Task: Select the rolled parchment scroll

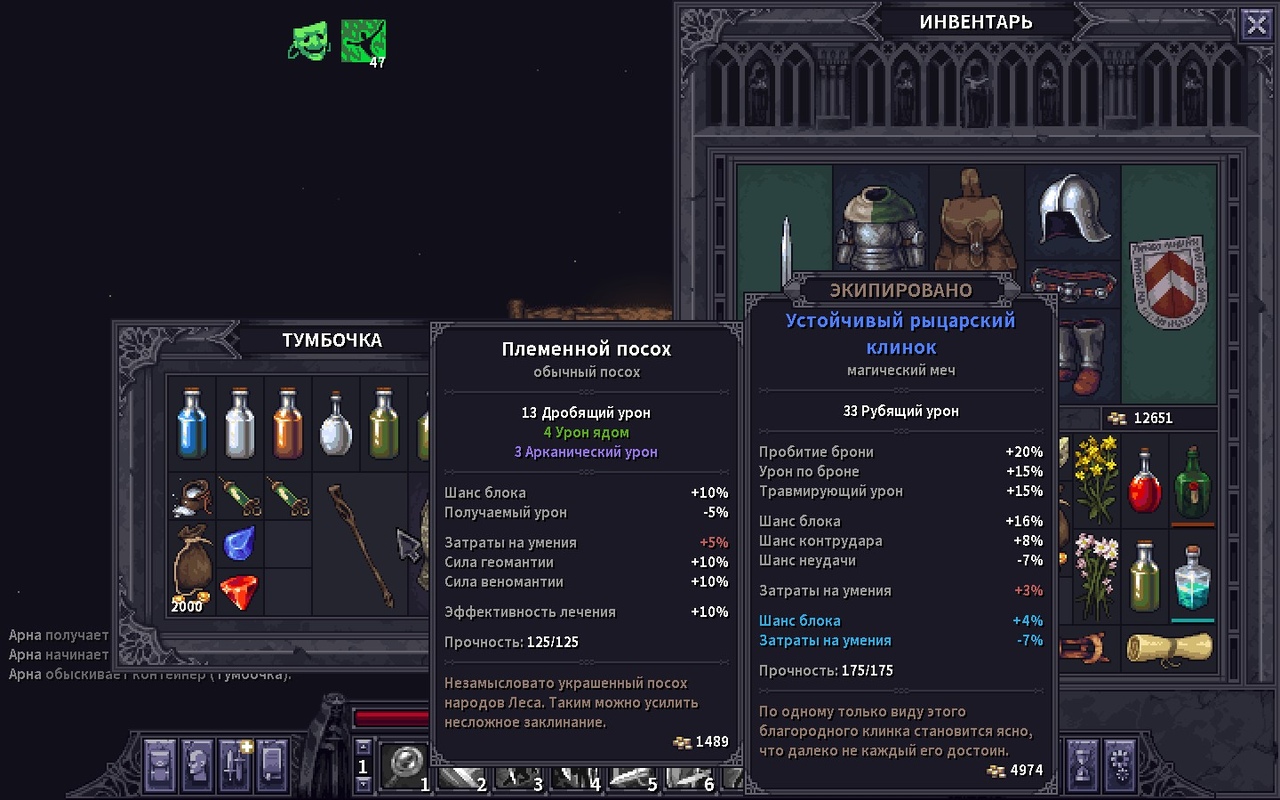Action: [x=1168, y=648]
